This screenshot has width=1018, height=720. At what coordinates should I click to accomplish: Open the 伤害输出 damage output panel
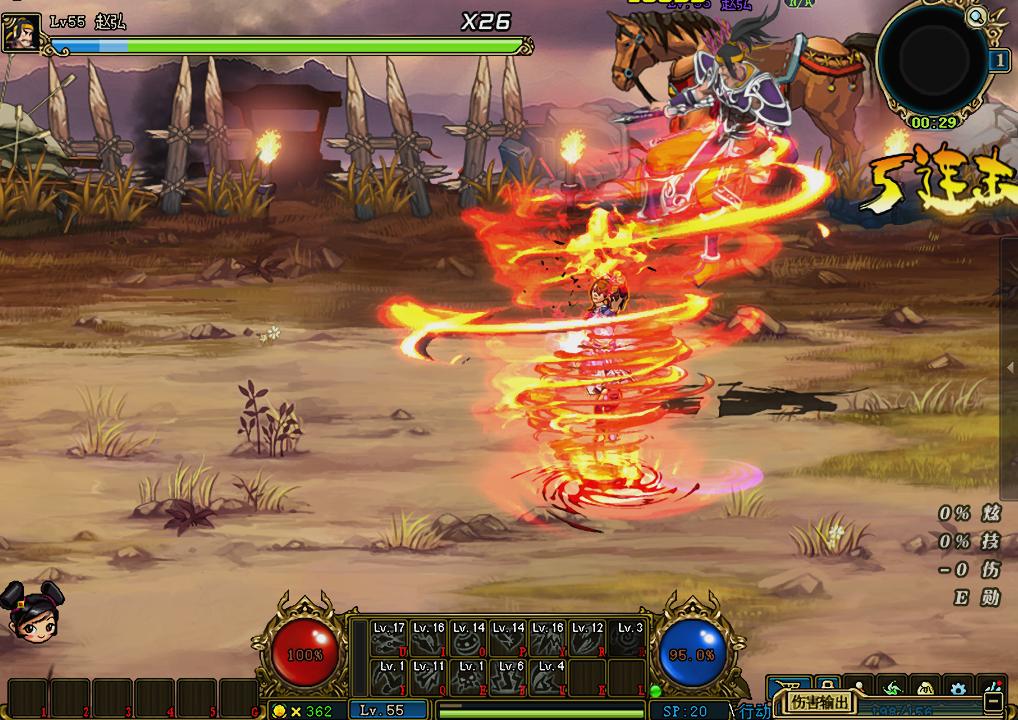[x=822, y=703]
